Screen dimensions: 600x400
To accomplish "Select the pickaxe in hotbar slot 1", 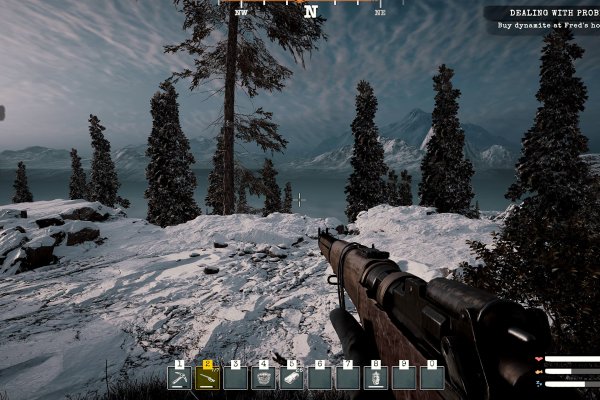I will (x=179, y=378).
